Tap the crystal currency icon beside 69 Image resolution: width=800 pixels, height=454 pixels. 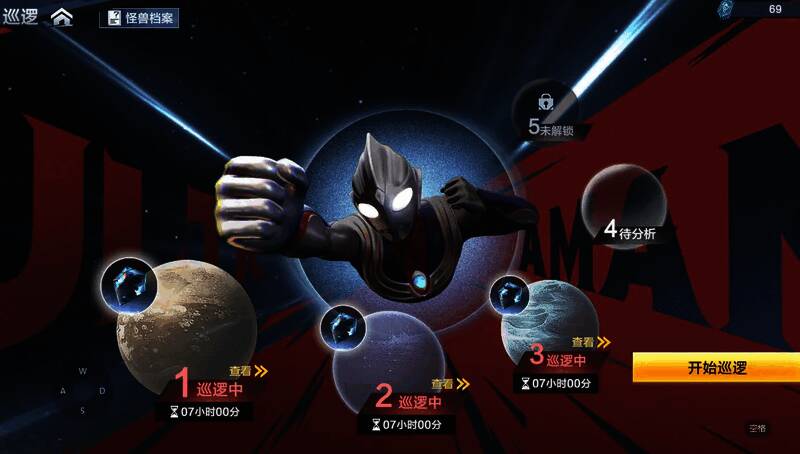pos(729,9)
